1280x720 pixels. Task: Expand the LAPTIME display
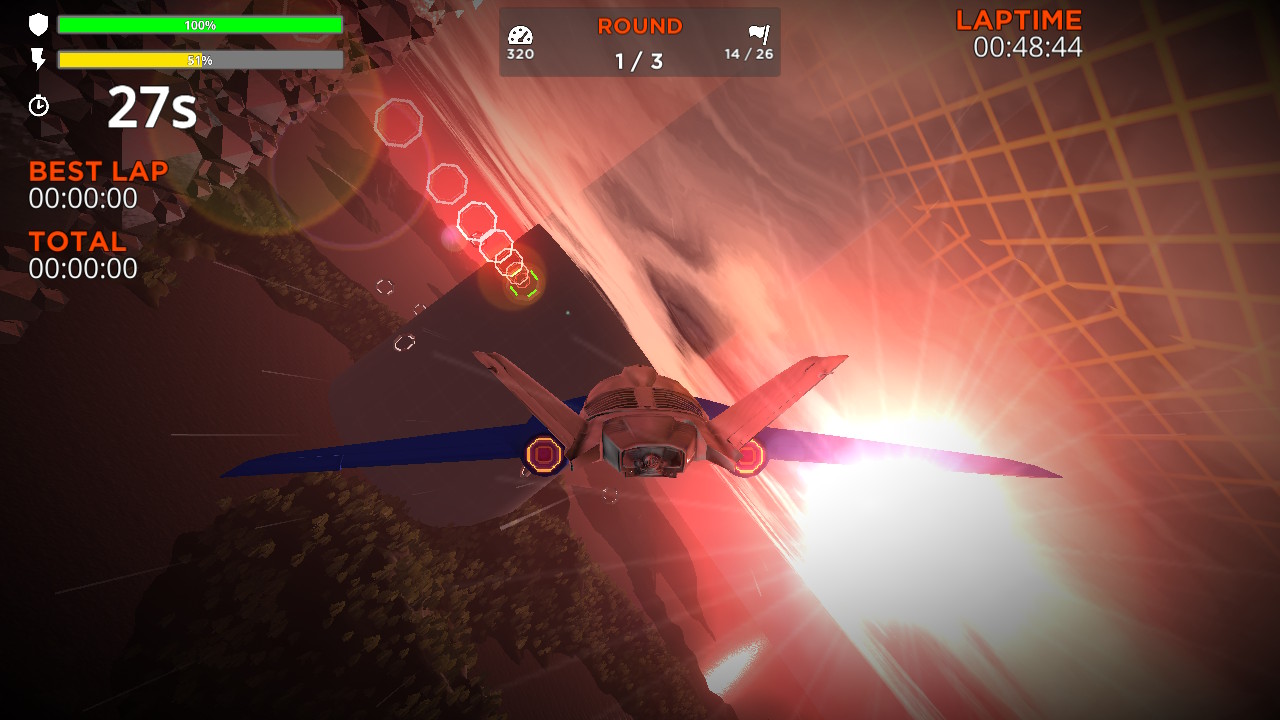tap(1017, 30)
